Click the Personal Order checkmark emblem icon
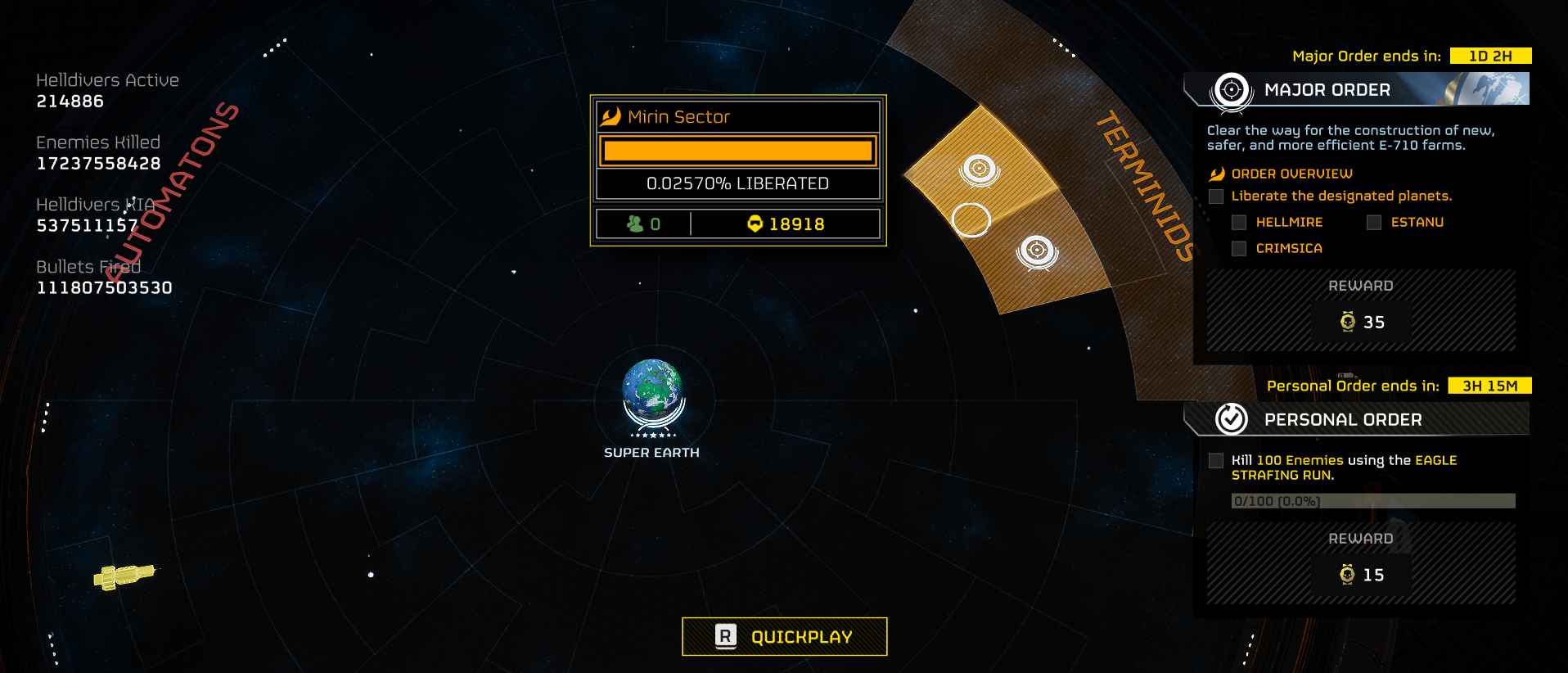Viewport: 1568px width, 673px height. [1232, 419]
